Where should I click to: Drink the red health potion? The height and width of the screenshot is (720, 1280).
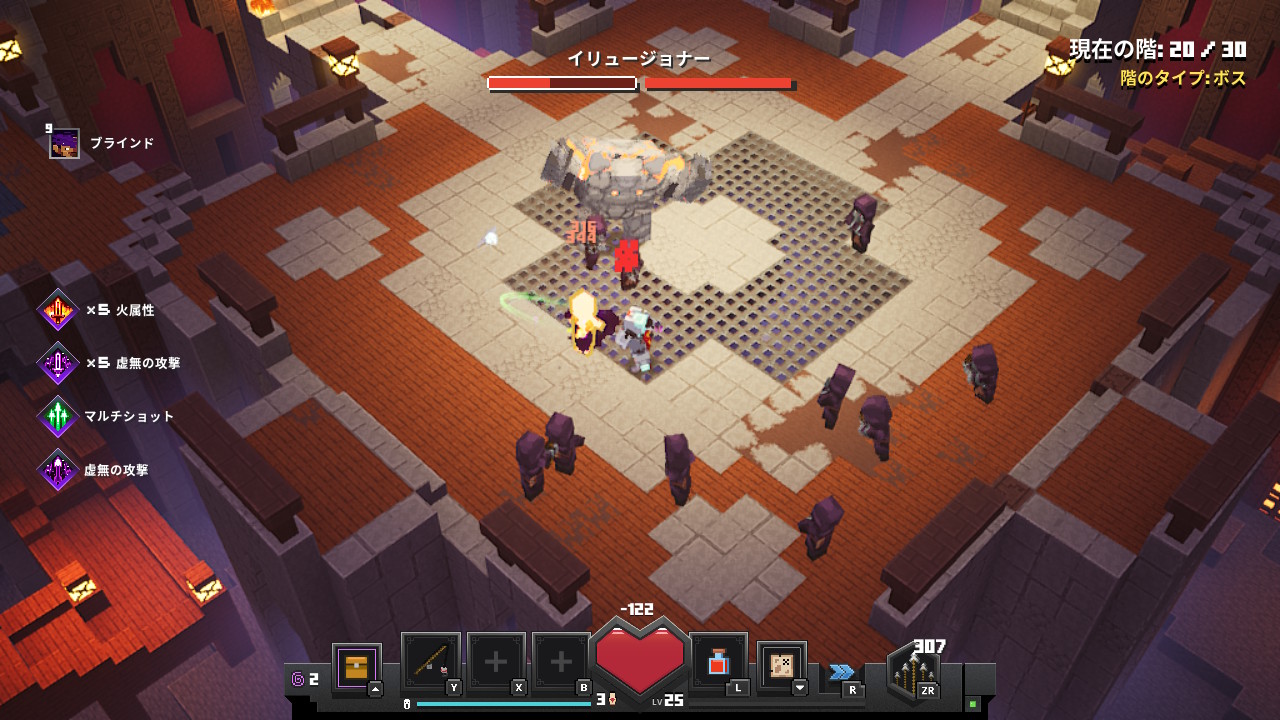(x=718, y=662)
